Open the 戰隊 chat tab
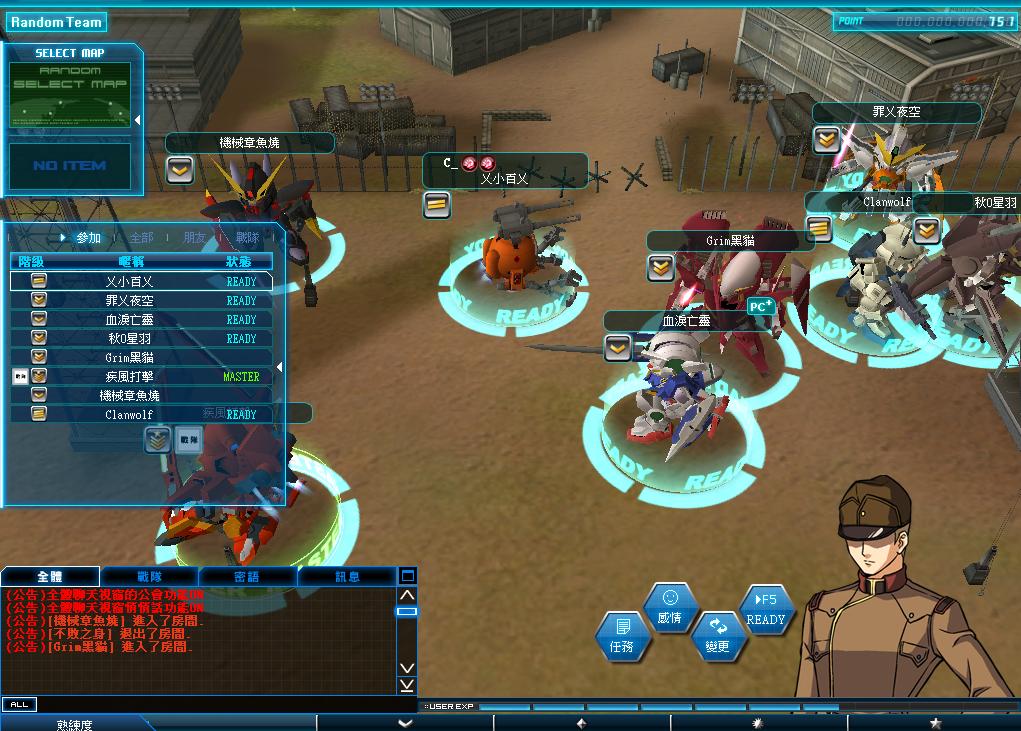 (x=150, y=577)
